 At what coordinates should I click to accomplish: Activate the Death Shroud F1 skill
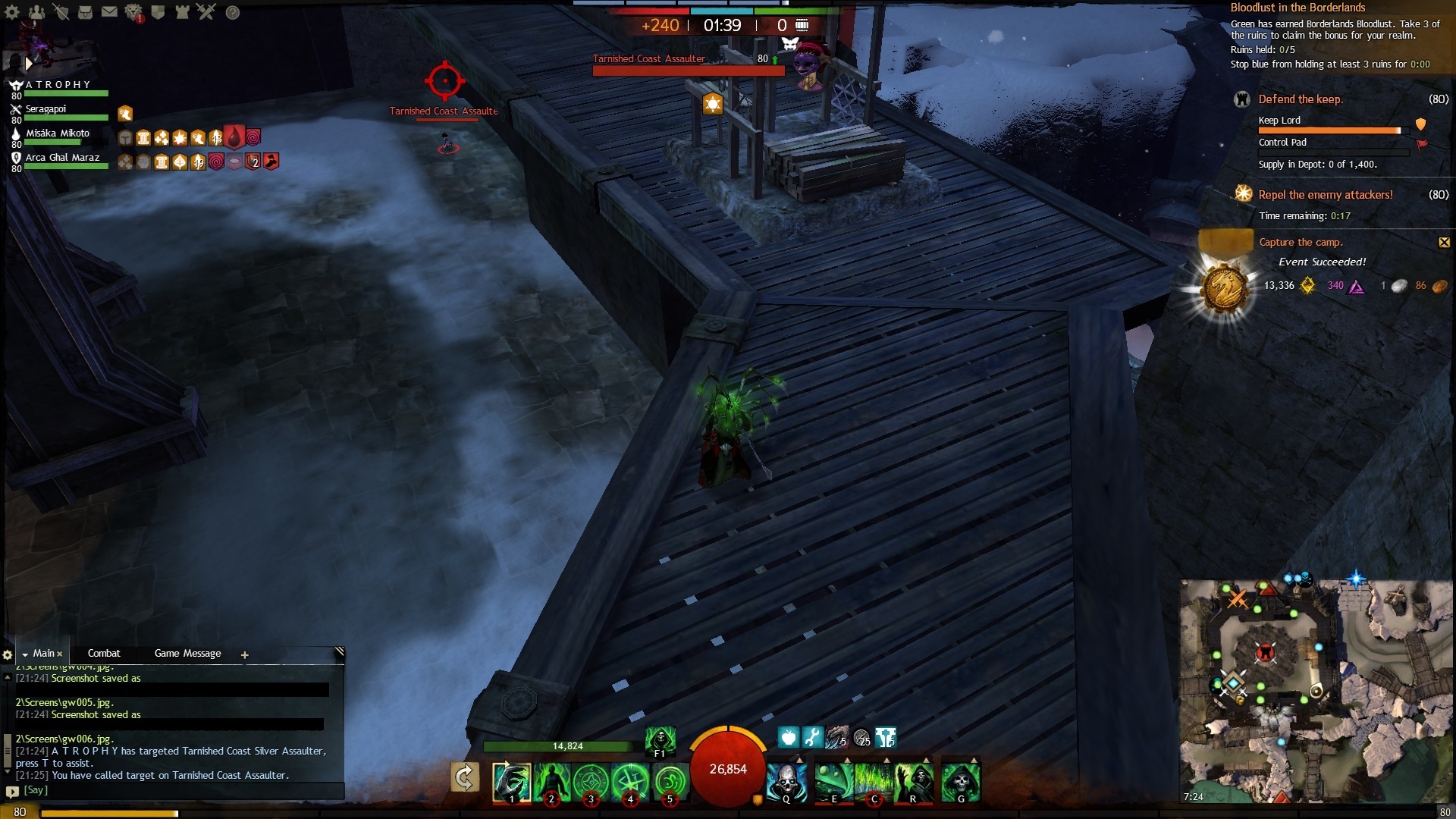click(x=660, y=740)
